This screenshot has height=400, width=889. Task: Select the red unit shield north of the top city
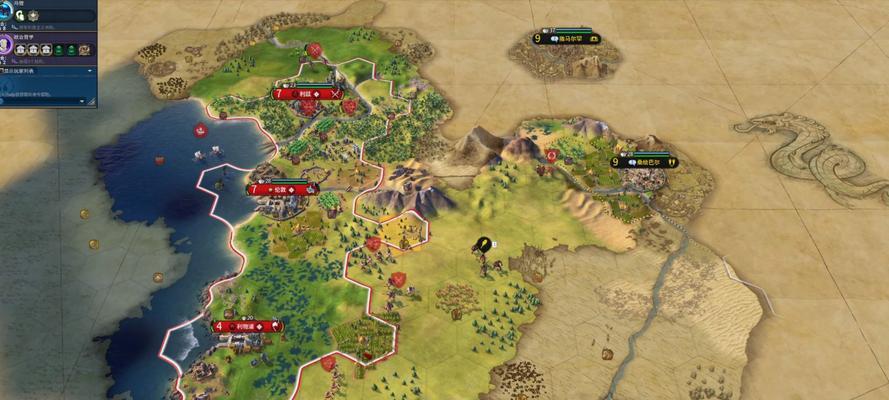(x=315, y=48)
